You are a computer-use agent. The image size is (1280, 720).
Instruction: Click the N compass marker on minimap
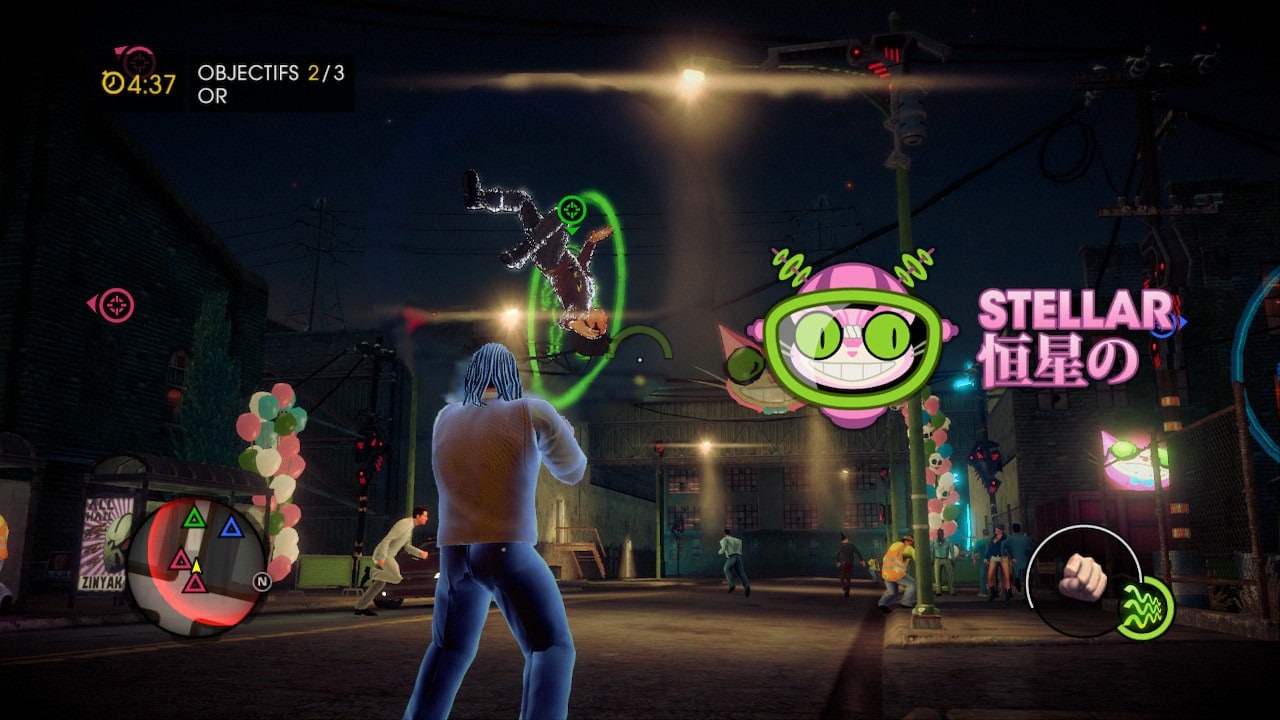pos(262,582)
